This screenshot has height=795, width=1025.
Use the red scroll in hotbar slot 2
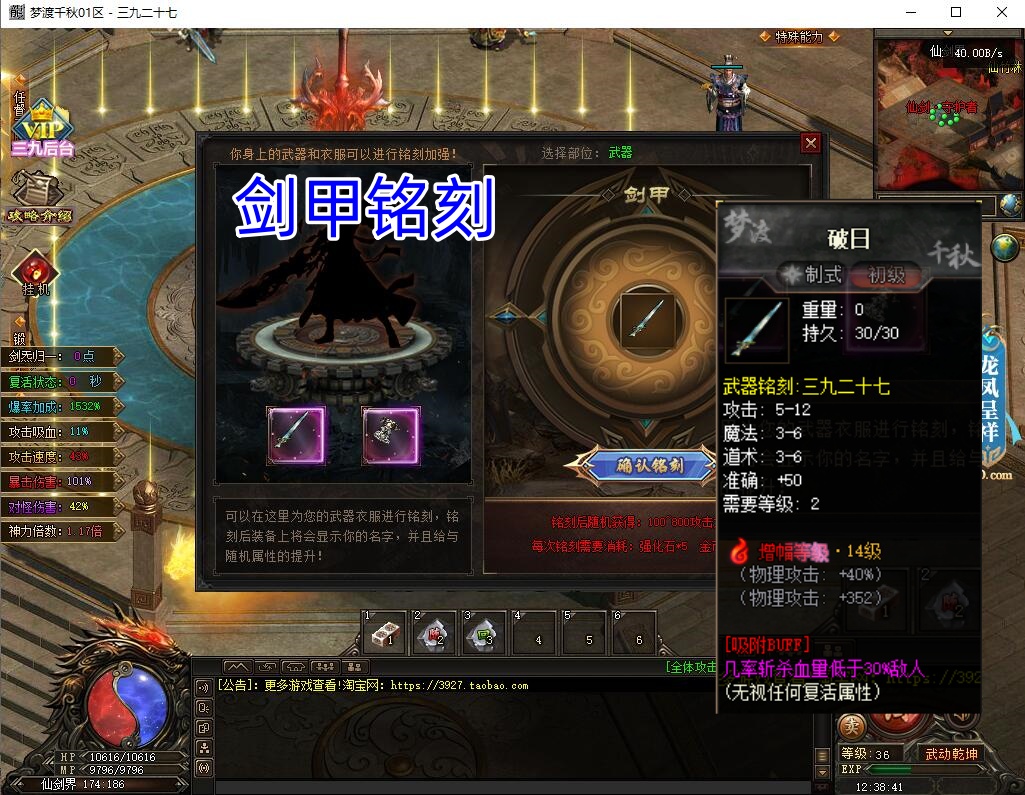pyautogui.click(x=435, y=632)
